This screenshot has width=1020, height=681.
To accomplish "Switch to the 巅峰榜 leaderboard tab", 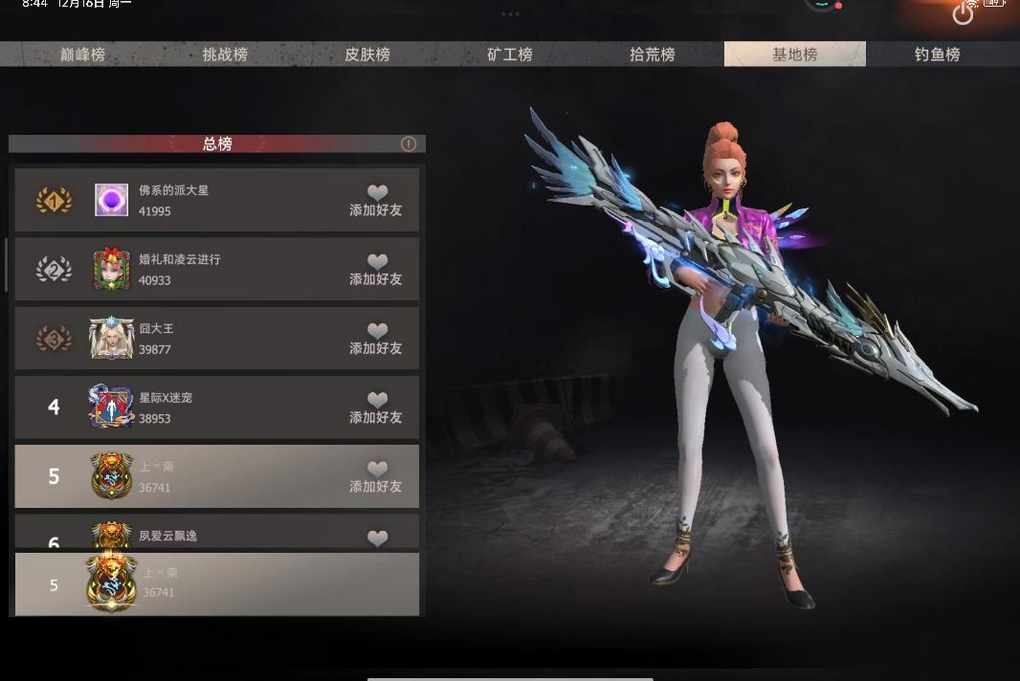I will click(82, 54).
